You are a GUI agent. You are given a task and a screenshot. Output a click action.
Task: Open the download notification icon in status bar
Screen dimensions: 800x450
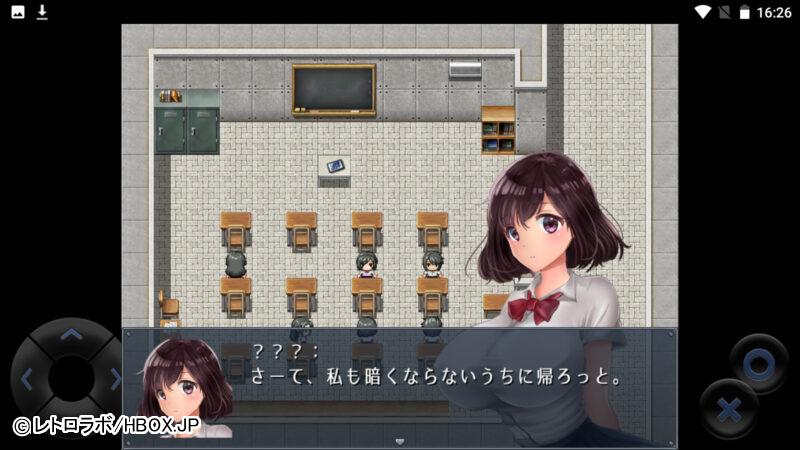(42, 12)
